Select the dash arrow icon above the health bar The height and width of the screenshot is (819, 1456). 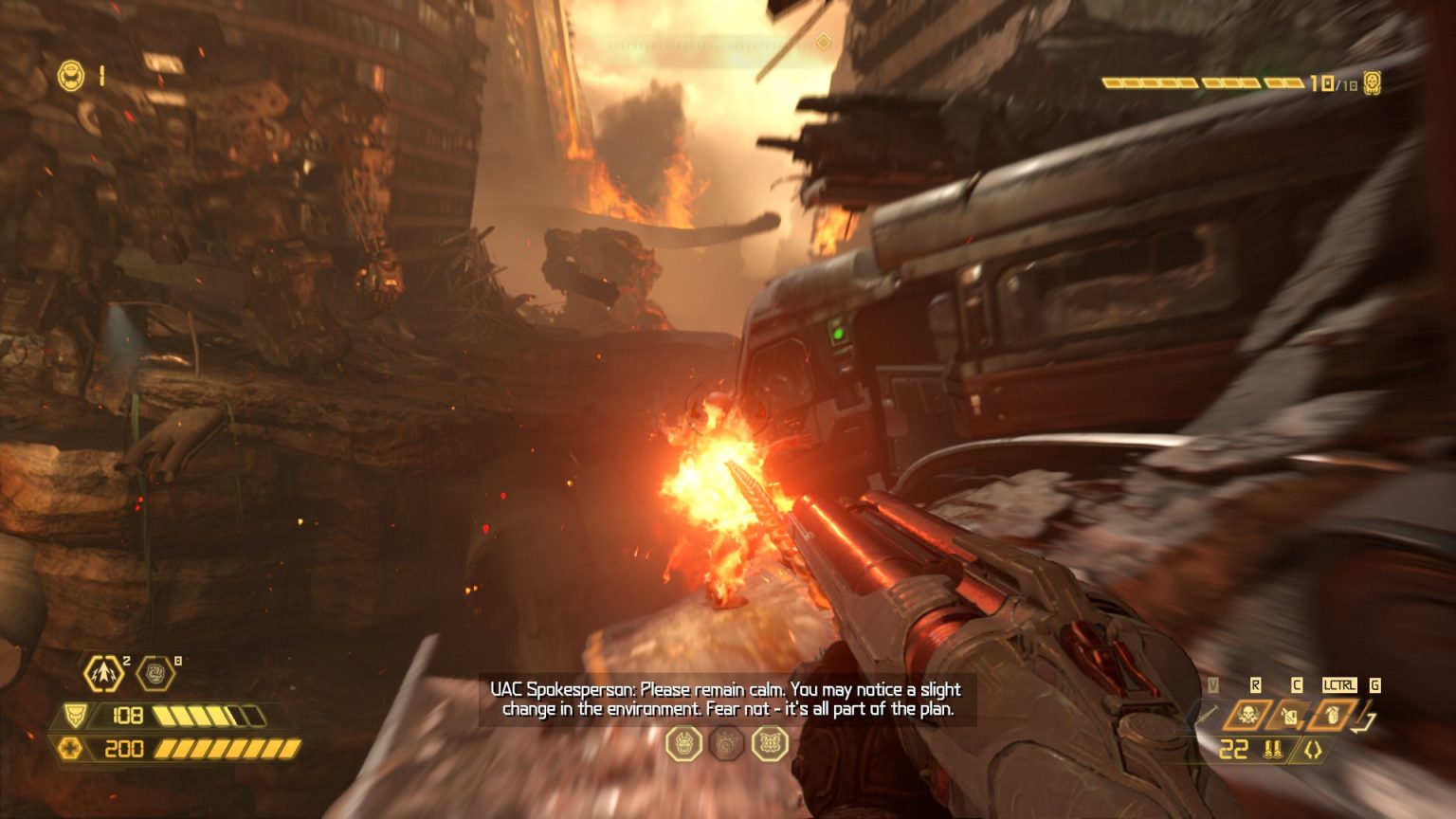pos(103,673)
